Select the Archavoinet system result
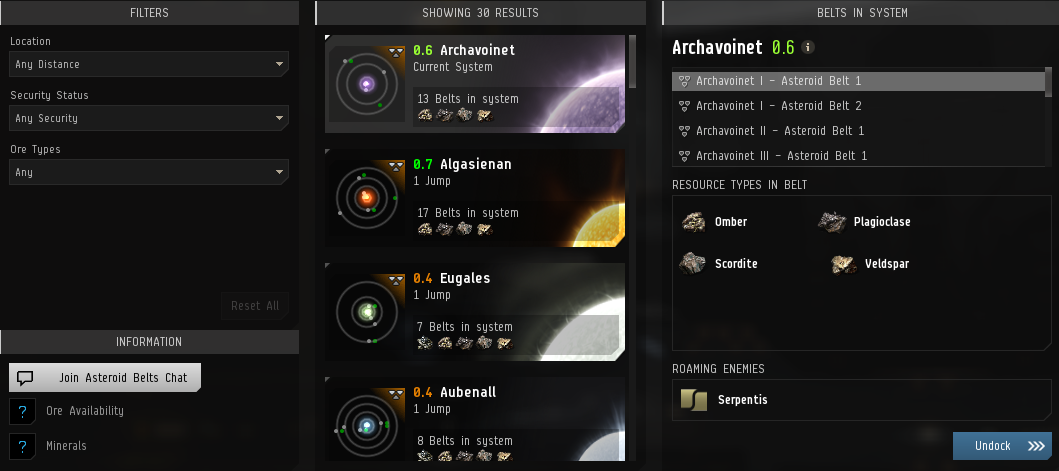 pos(475,84)
